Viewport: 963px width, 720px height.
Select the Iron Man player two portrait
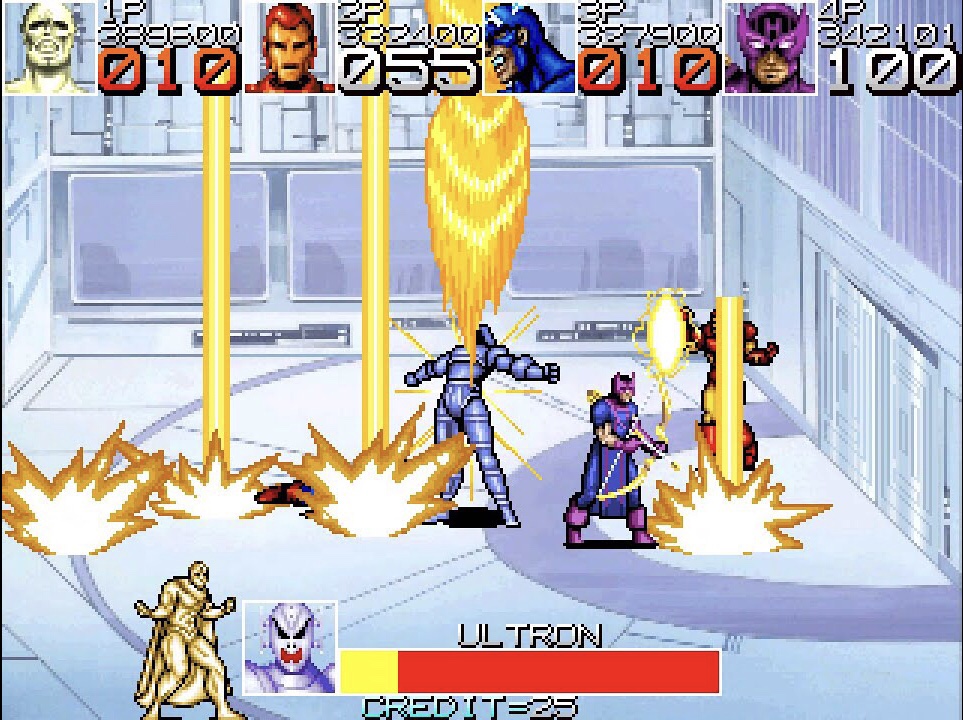pos(290,48)
